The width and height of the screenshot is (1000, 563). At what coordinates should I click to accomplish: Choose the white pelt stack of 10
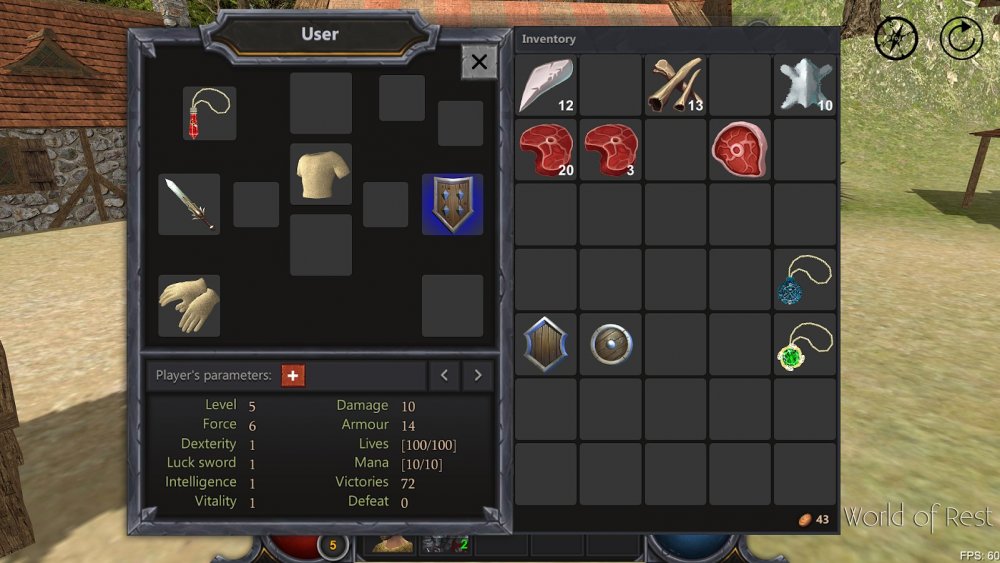point(805,85)
